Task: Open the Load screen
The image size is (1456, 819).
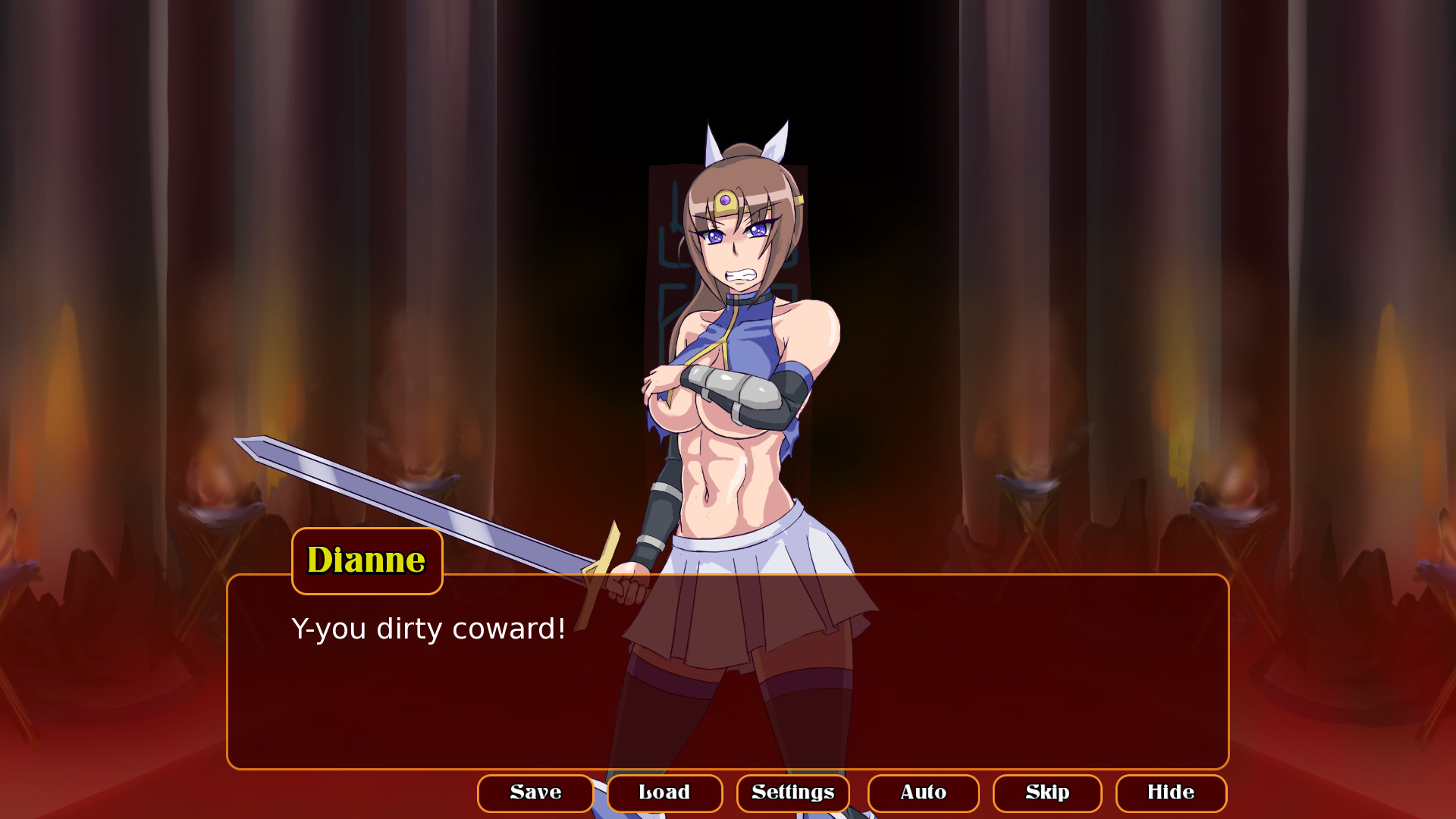Action: tap(664, 793)
